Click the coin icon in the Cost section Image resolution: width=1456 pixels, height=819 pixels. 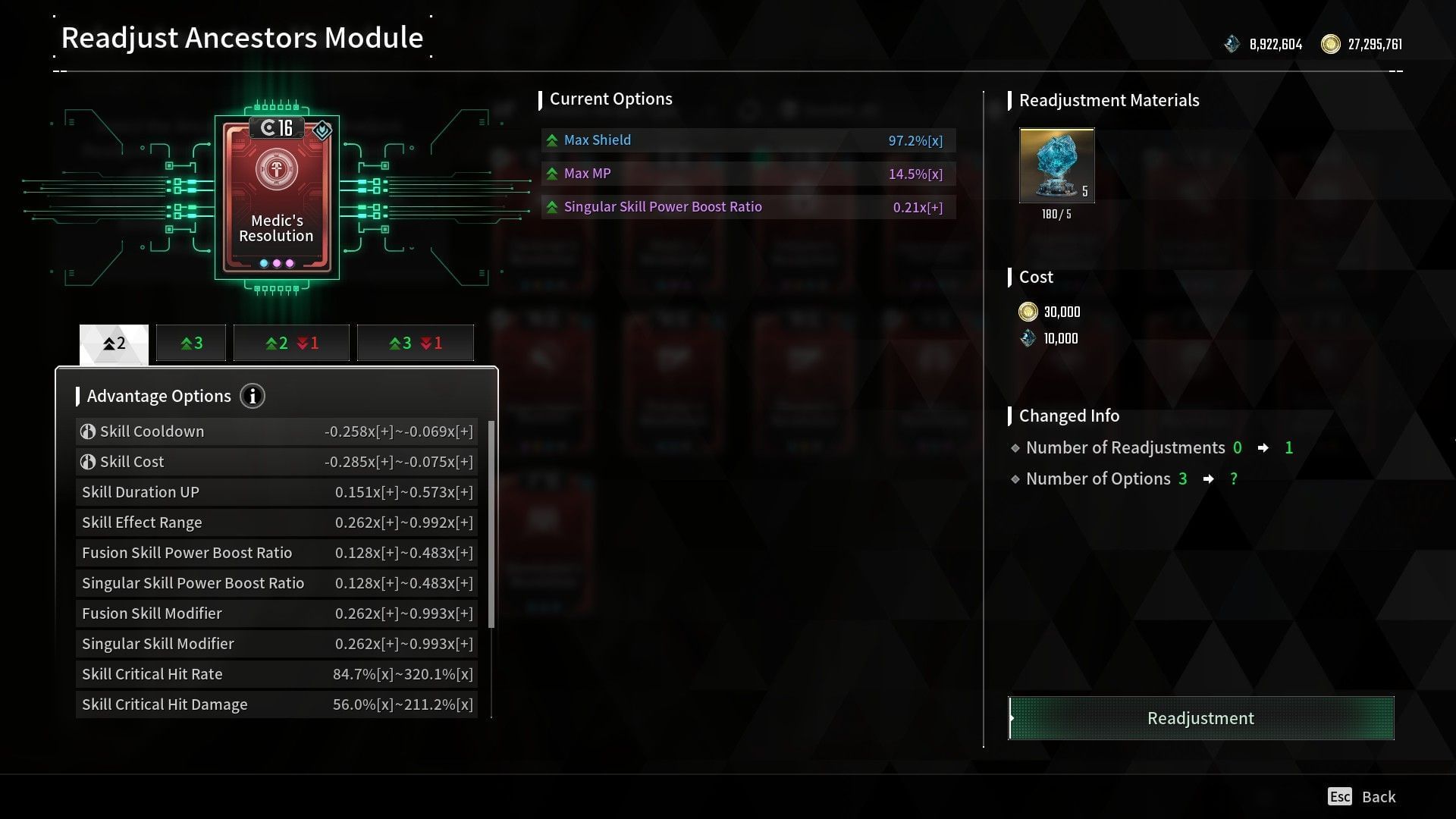coord(1028,311)
